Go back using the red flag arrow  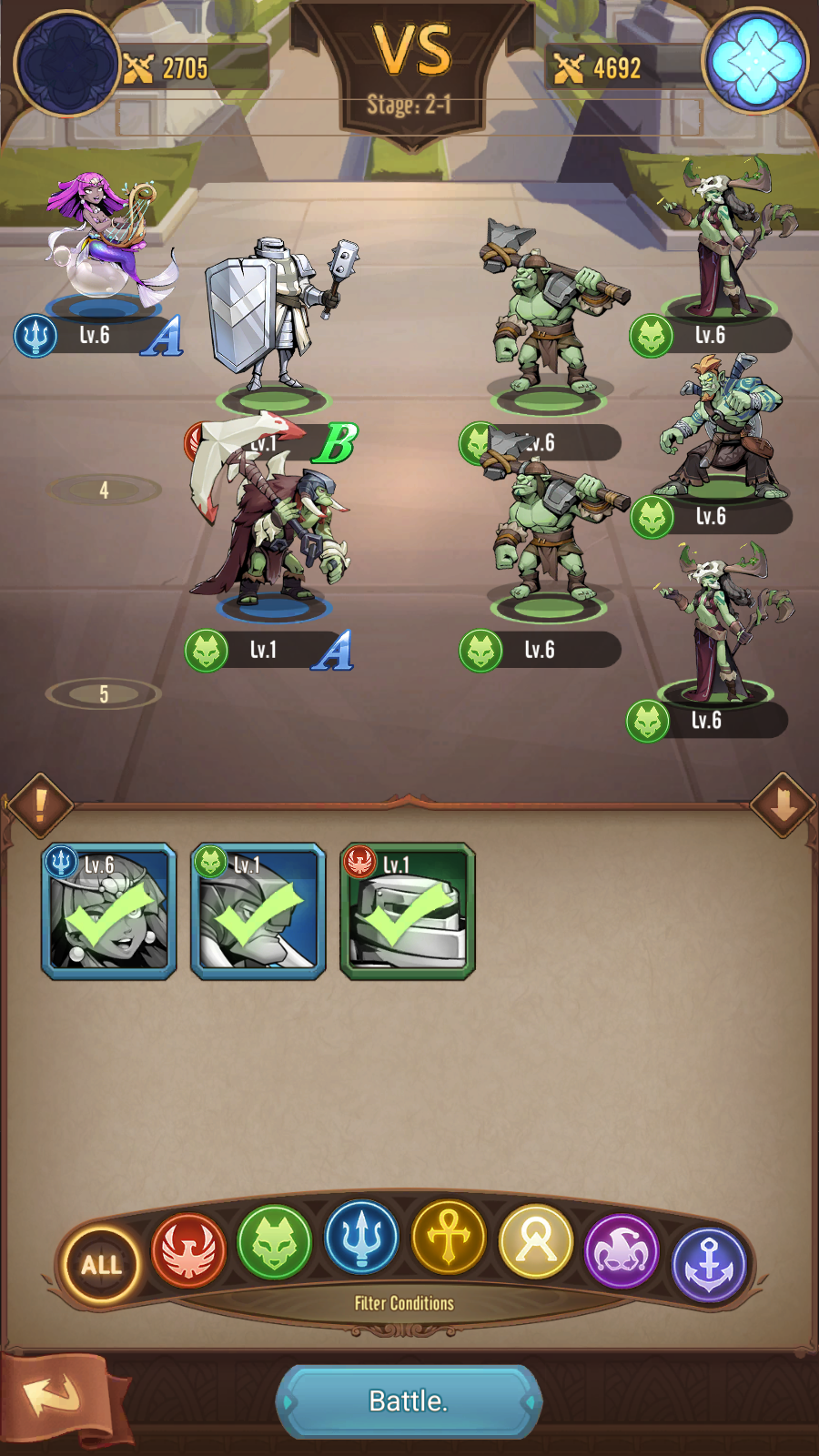[56, 1398]
